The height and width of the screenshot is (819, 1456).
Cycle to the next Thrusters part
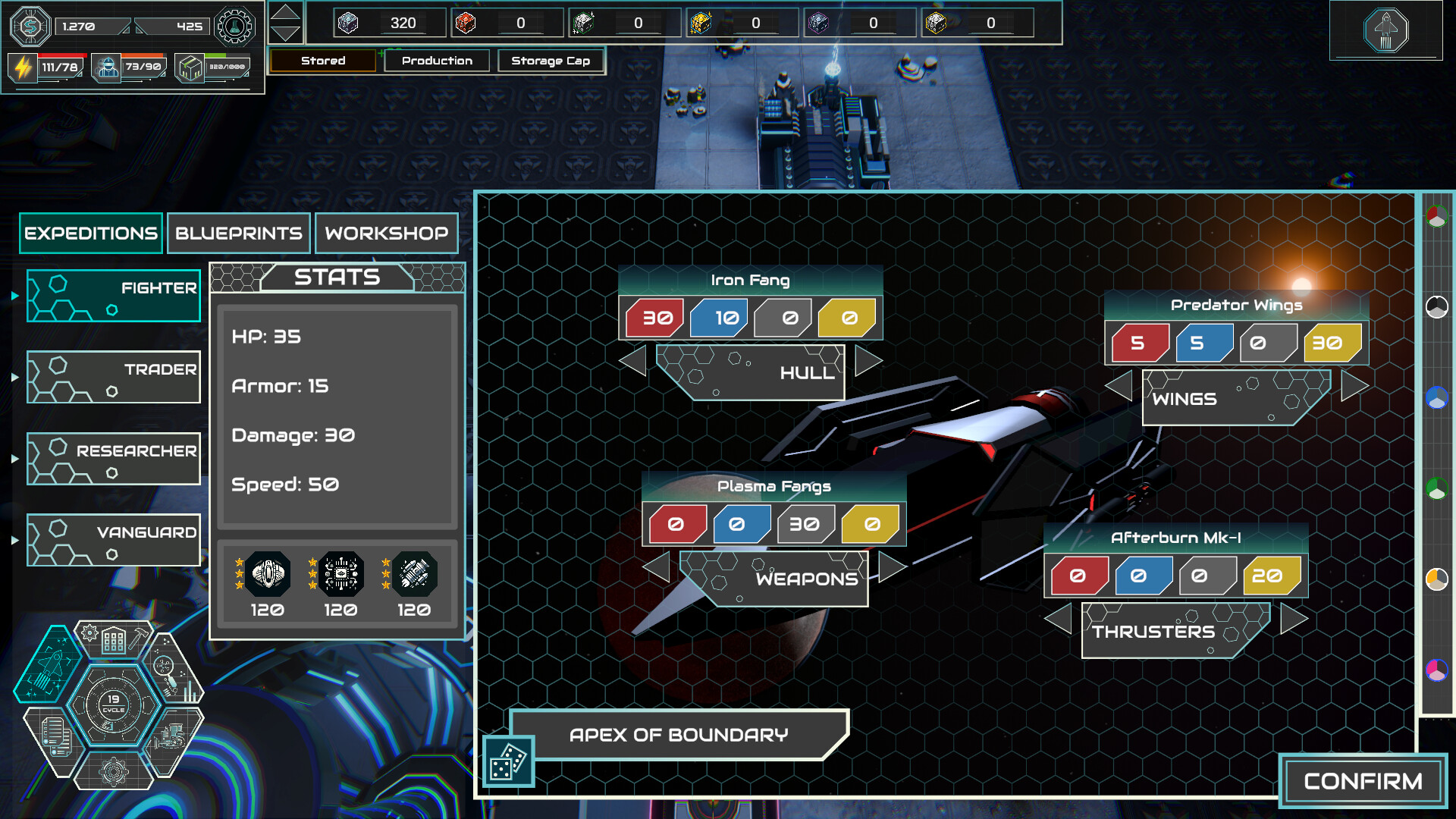(x=1294, y=619)
